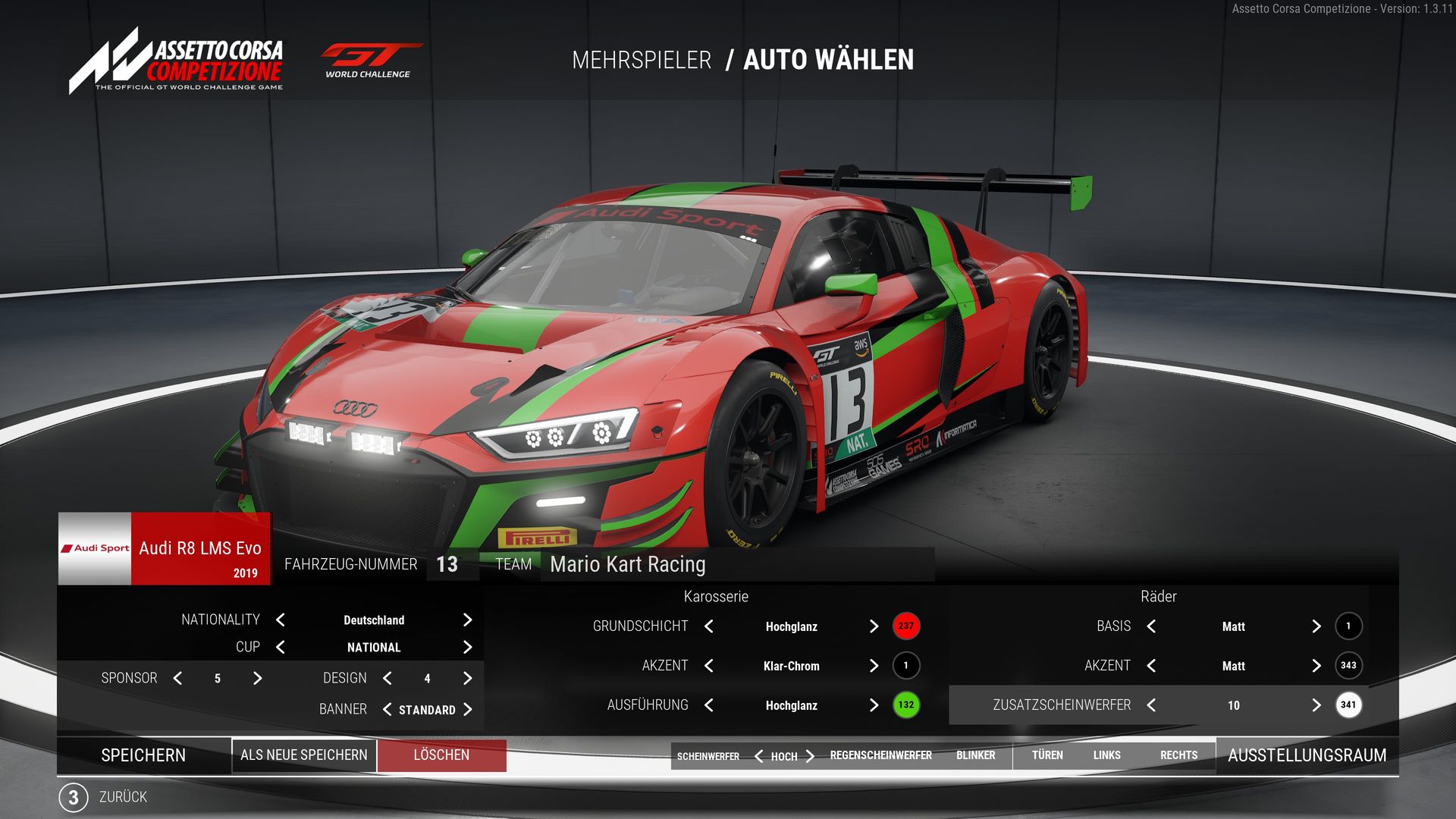
Task: Decrease the DESIGN number
Action: (x=388, y=679)
